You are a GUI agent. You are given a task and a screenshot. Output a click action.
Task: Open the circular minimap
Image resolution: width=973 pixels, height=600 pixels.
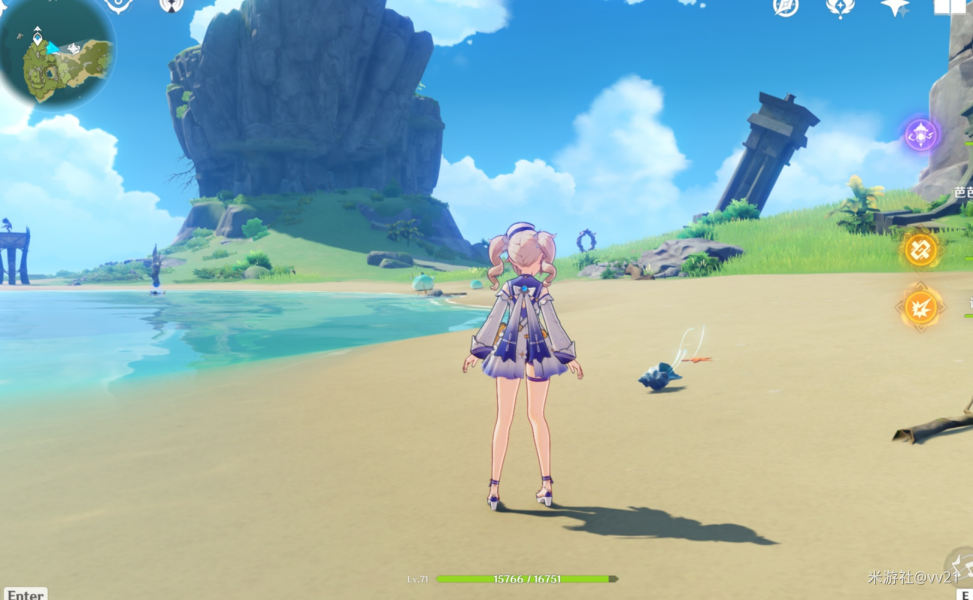click(56, 52)
